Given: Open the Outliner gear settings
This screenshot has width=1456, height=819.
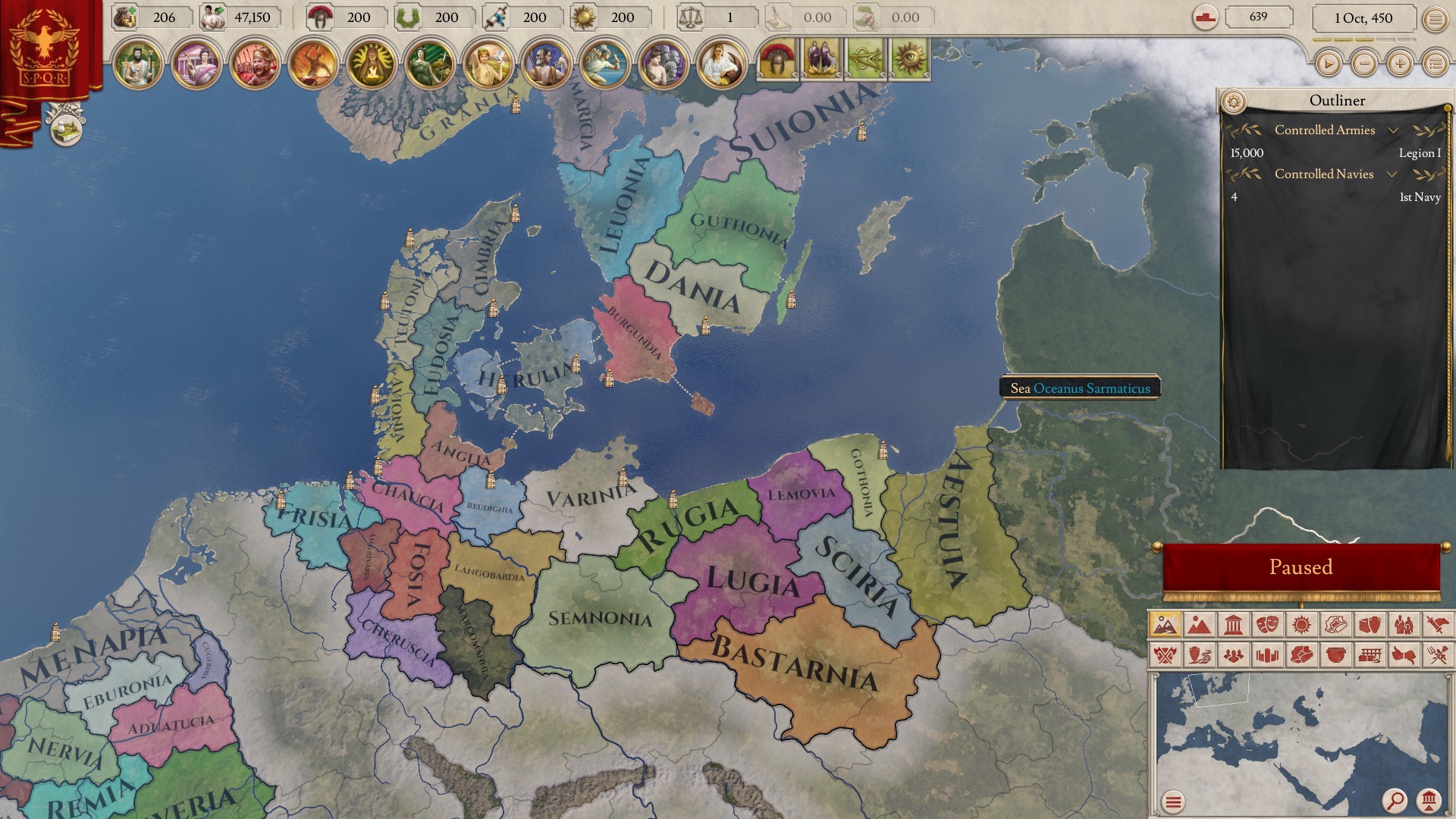Looking at the screenshot, I should [x=1234, y=101].
